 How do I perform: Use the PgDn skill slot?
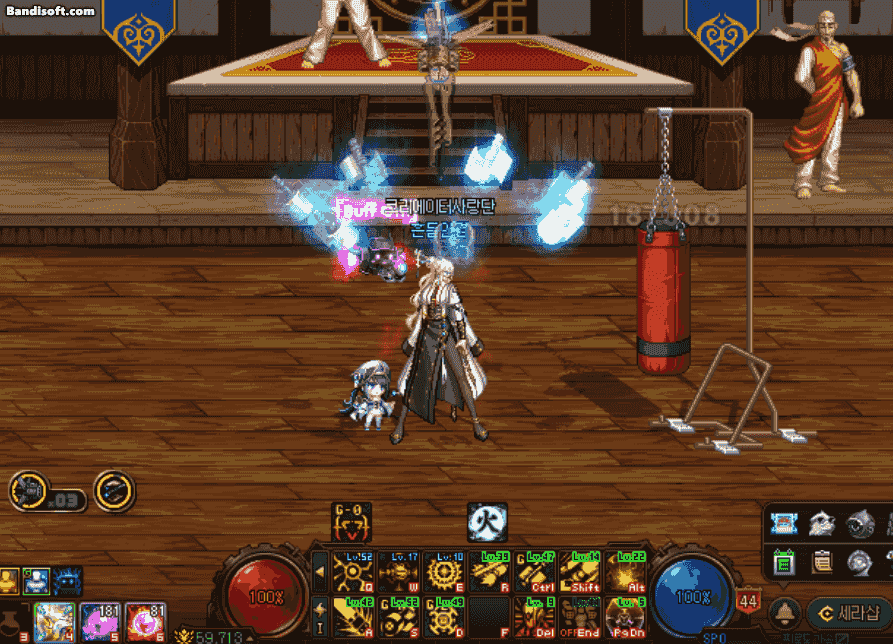tap(626, 616)
